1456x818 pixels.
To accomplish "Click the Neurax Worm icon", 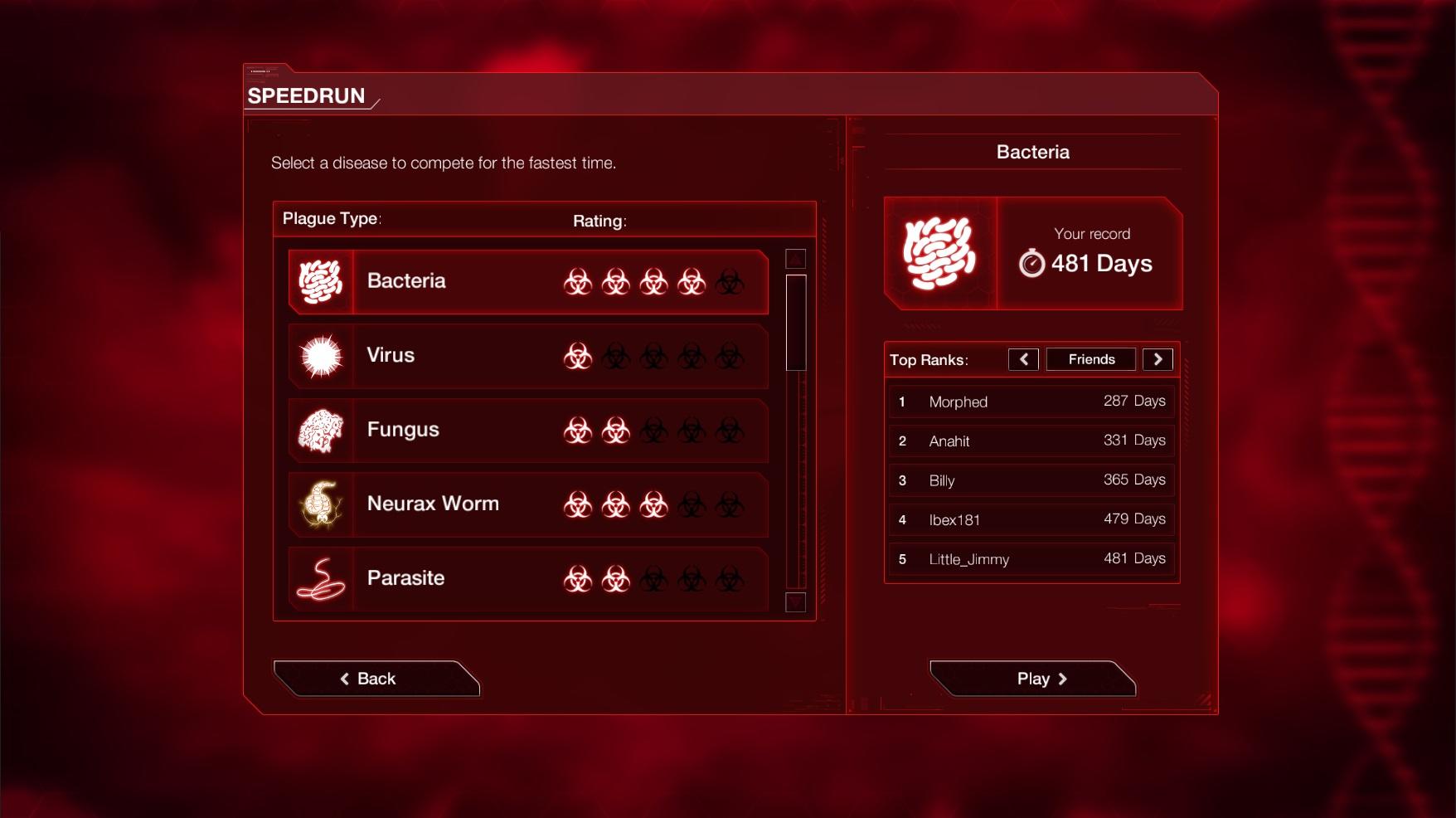I will pos(322,504).
